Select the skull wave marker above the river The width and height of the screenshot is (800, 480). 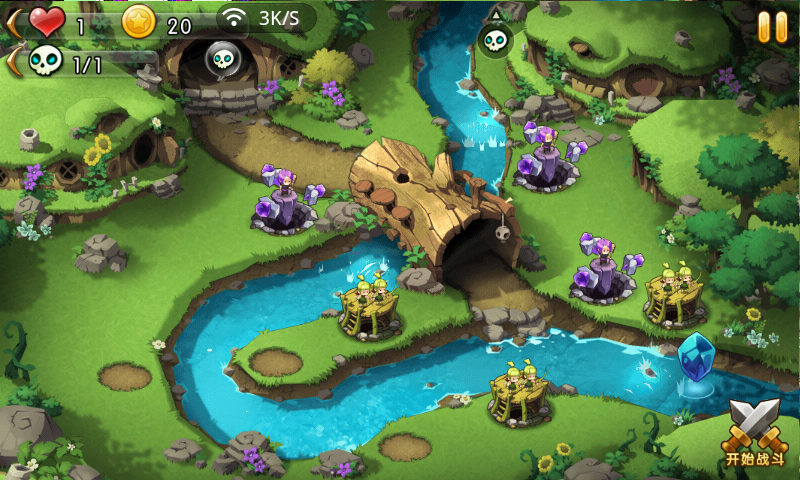point(495,39)
